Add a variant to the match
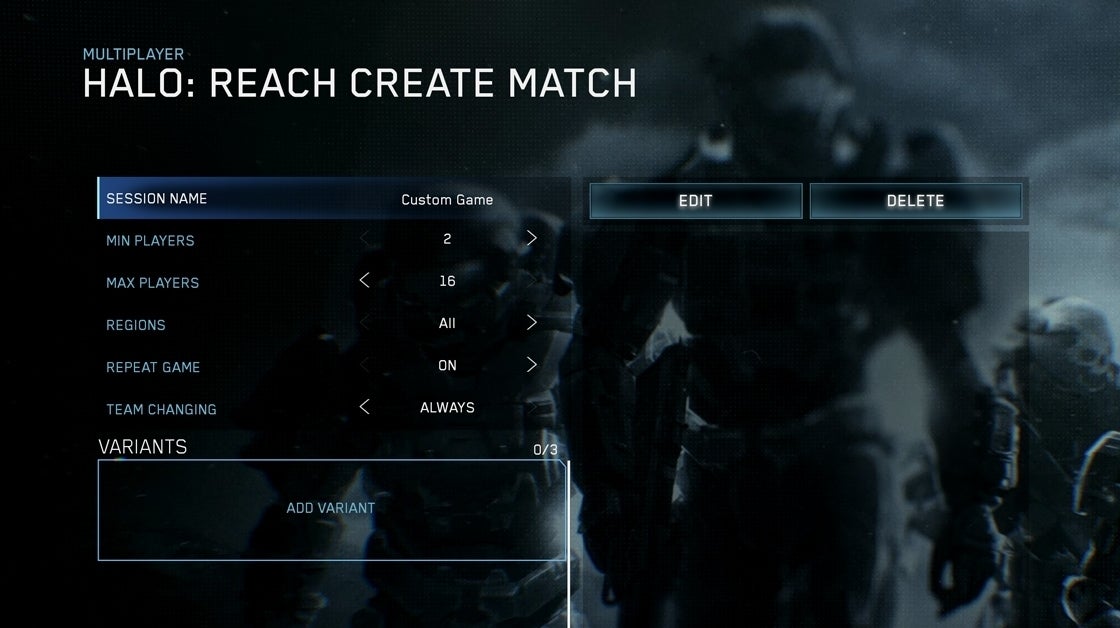The width and height of the screenshot is (1120, 628). pos(331,508)
